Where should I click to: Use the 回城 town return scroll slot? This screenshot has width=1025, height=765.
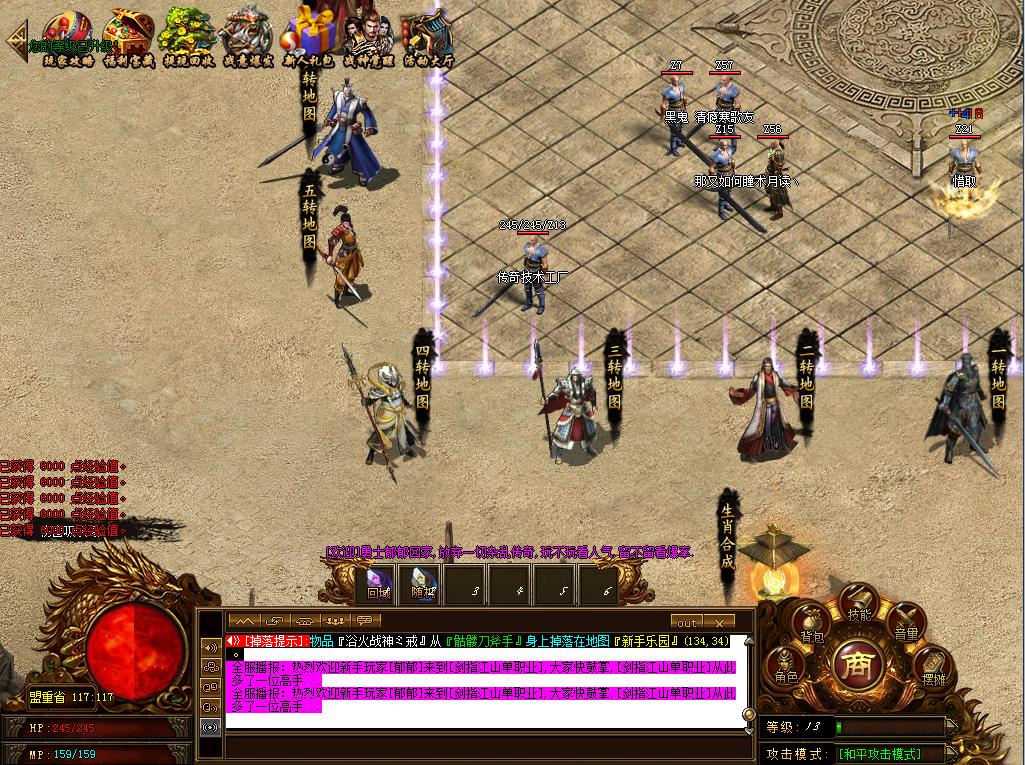(378, 585)
